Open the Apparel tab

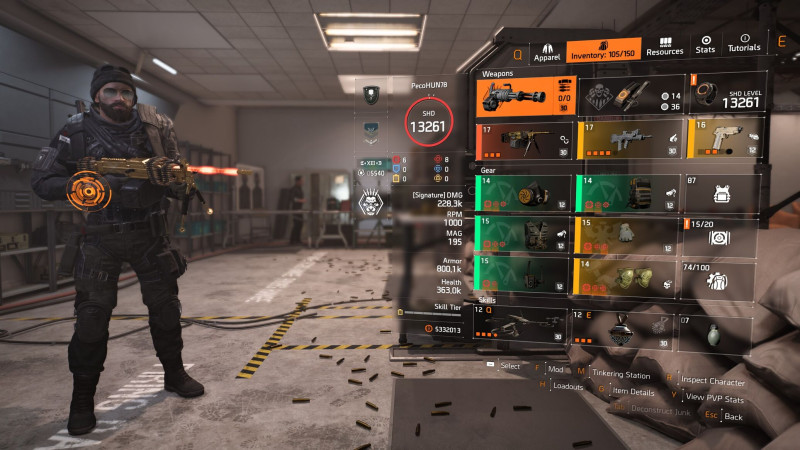tap(546, 50)
